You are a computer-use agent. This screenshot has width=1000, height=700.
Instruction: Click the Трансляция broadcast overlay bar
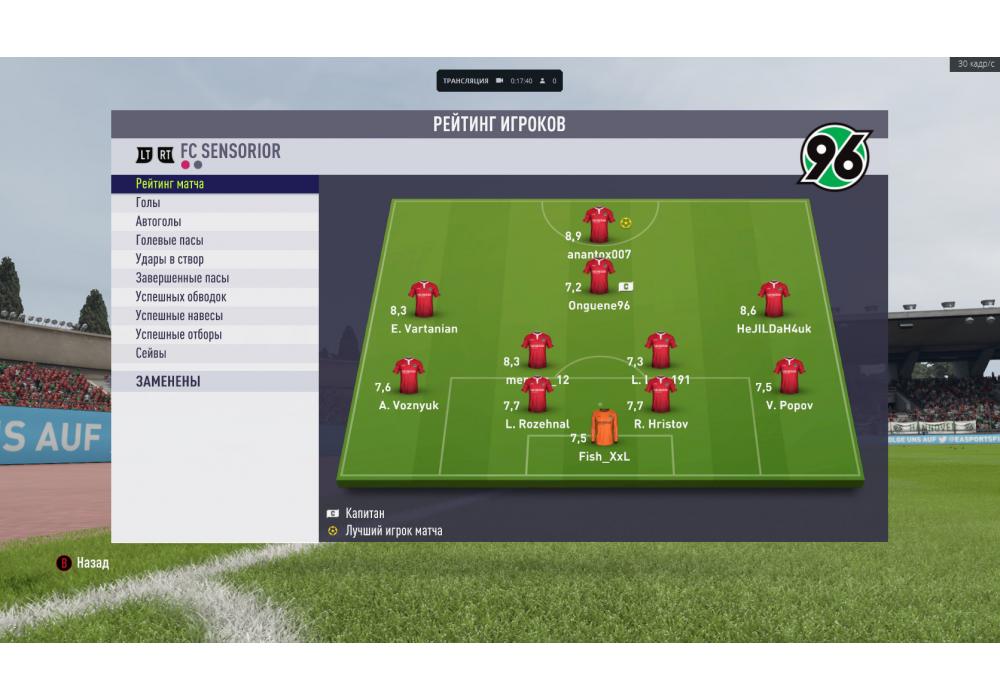tap(499, 80)
